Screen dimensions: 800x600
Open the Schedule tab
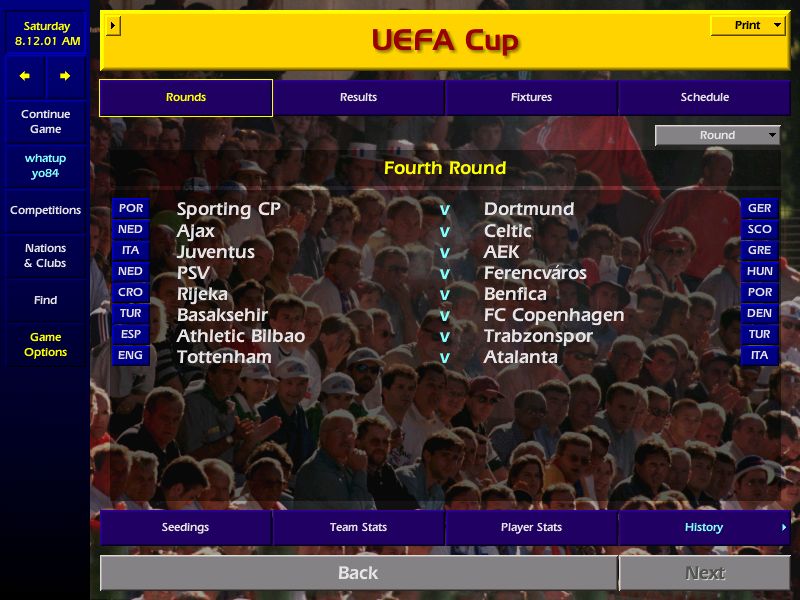[x=704, y=97]
